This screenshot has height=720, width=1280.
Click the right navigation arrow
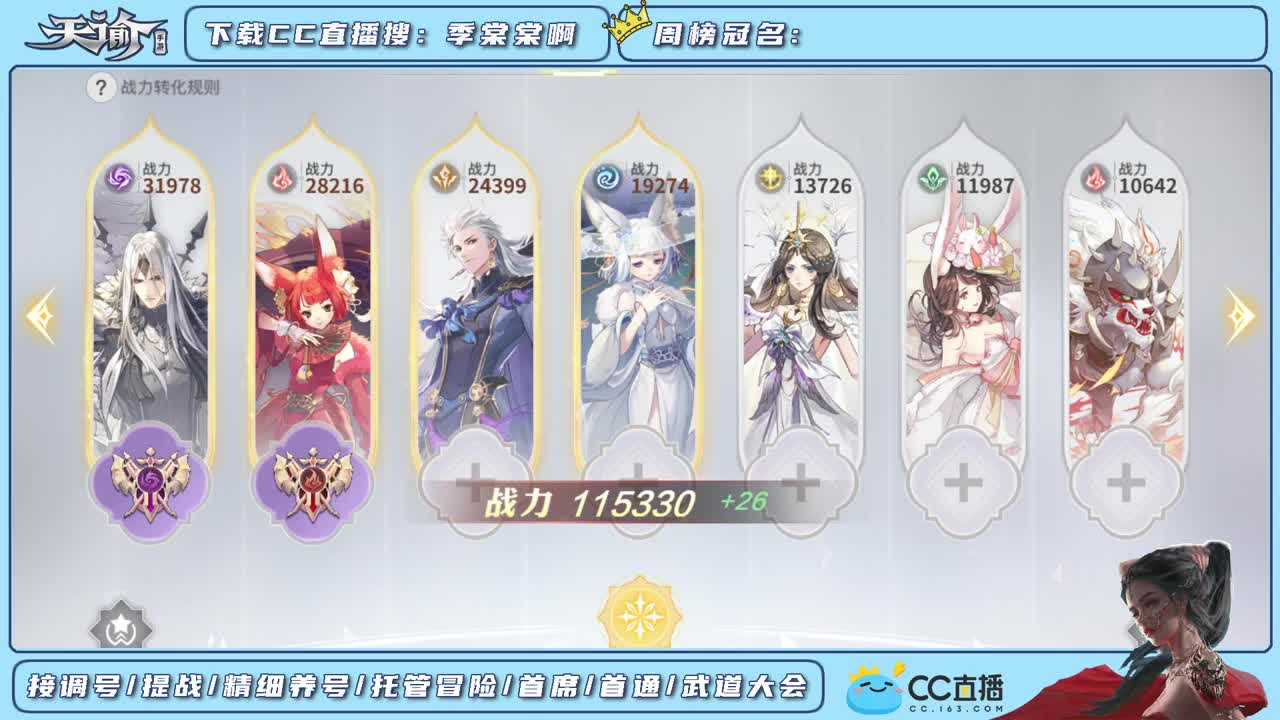click(1240, 318)
